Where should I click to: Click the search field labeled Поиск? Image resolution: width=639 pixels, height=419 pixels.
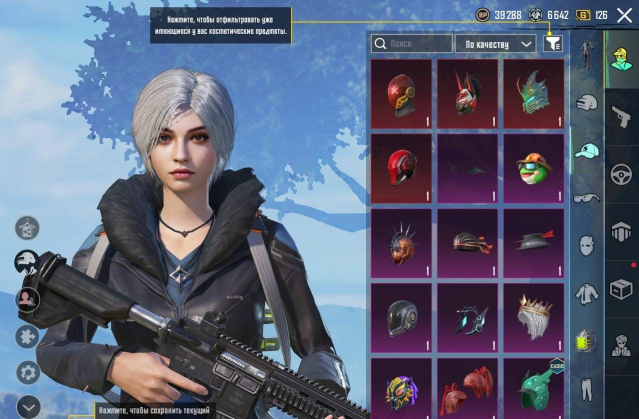(x=411, y=44)
